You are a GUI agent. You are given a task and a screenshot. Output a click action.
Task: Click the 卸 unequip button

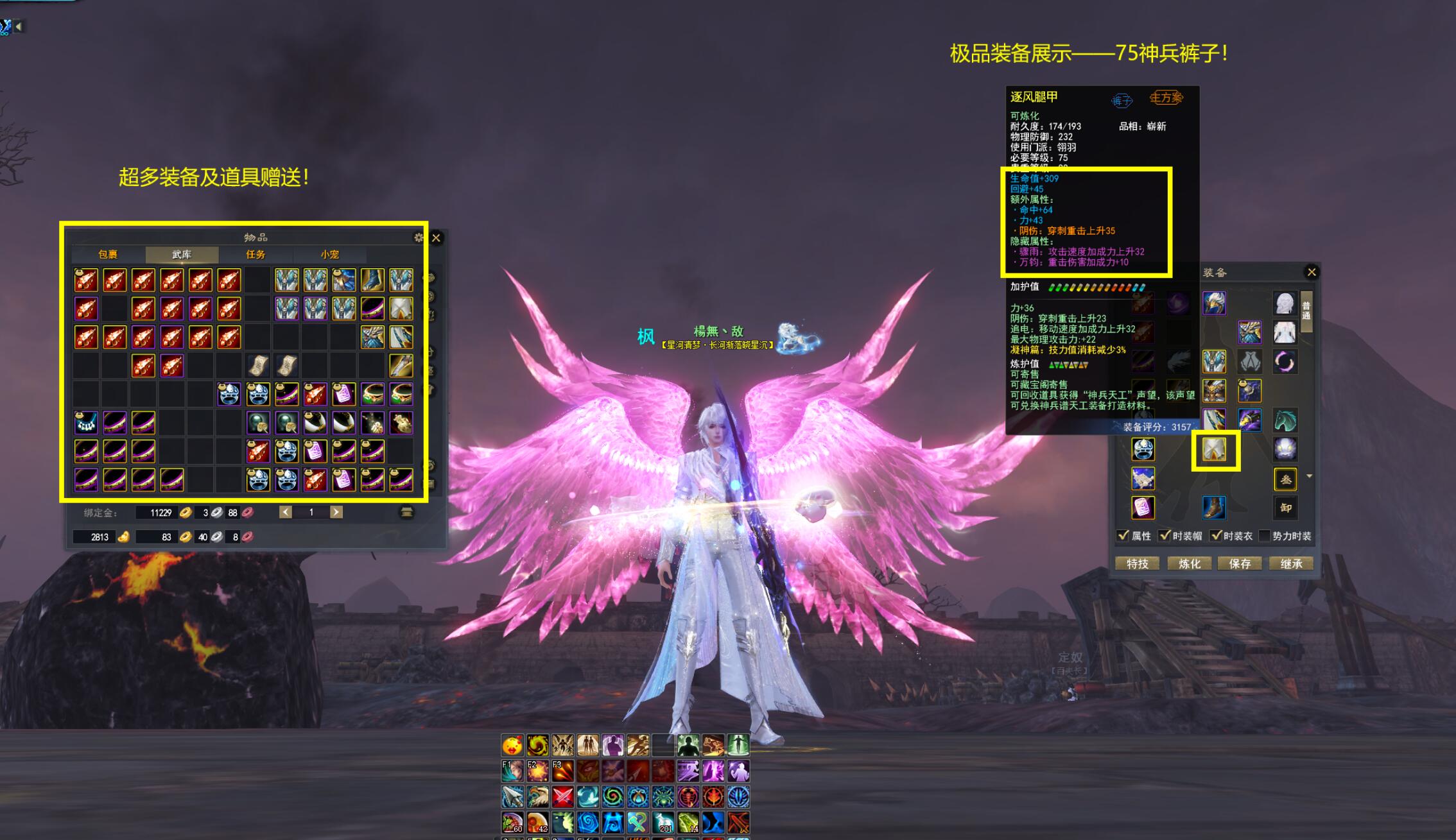[x=1286, y=508]
